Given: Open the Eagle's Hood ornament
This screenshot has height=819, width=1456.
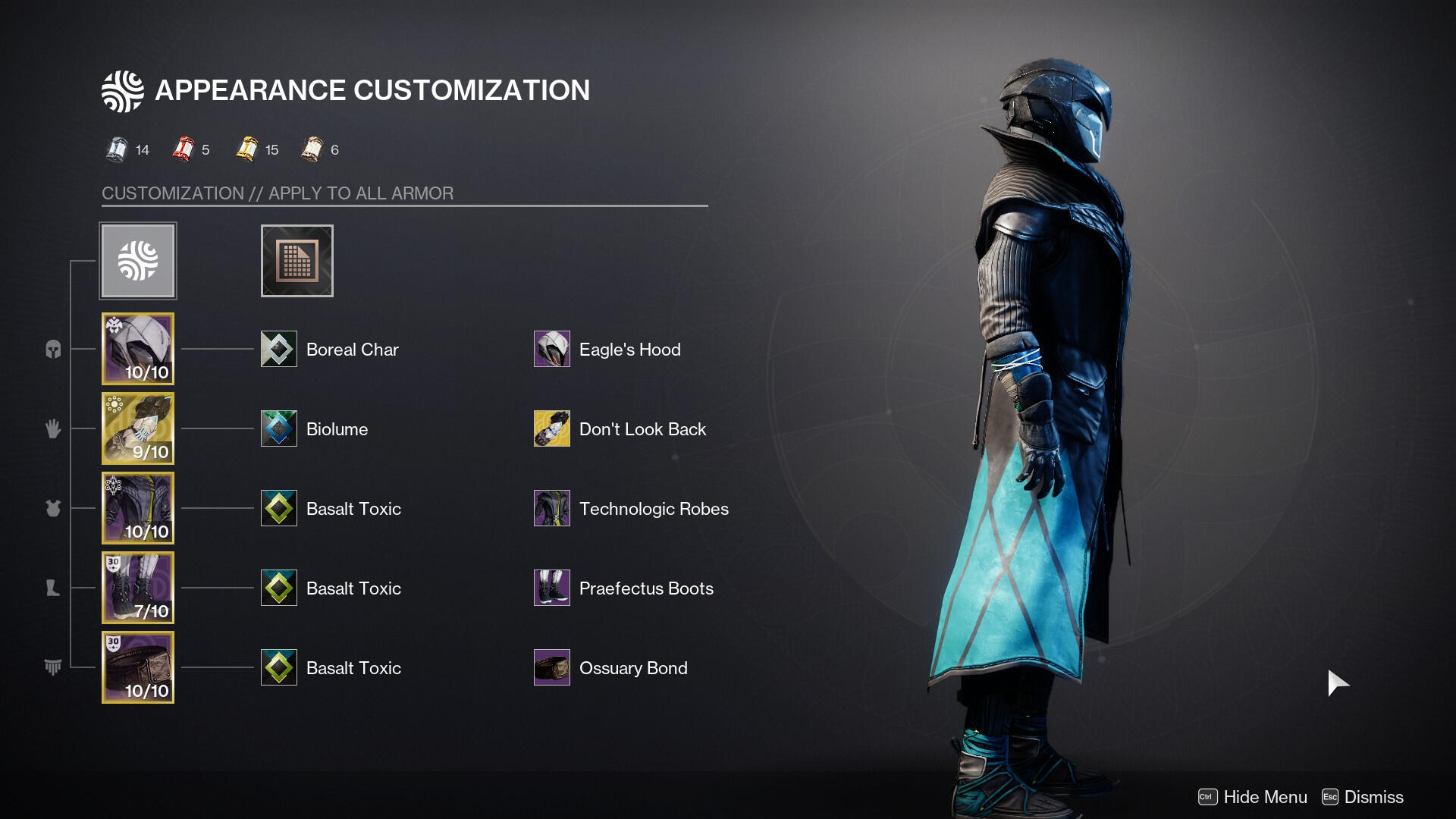Looking at the screenshot, I should 552,349.
